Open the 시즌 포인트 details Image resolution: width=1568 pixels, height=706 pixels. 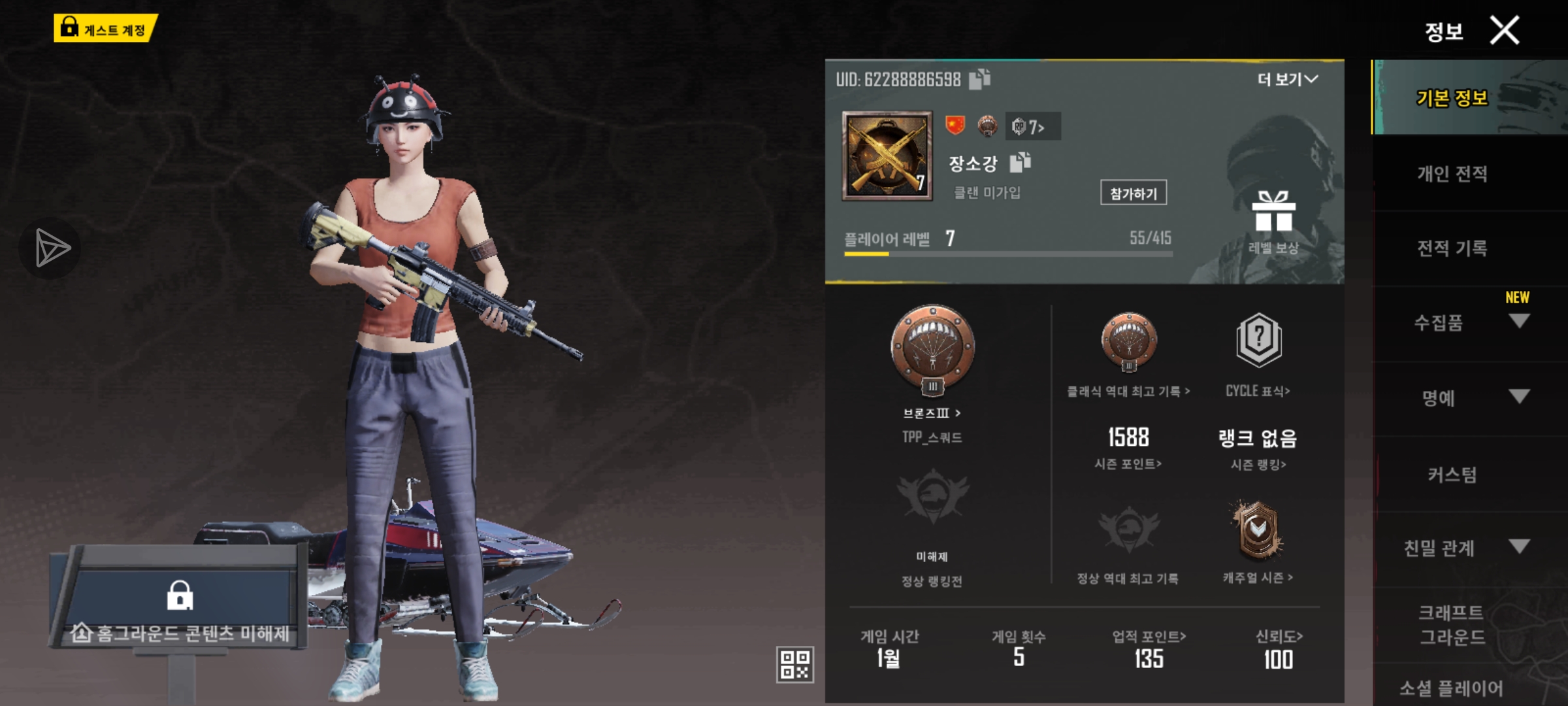pyautogui.click(x=1128, y=463)
